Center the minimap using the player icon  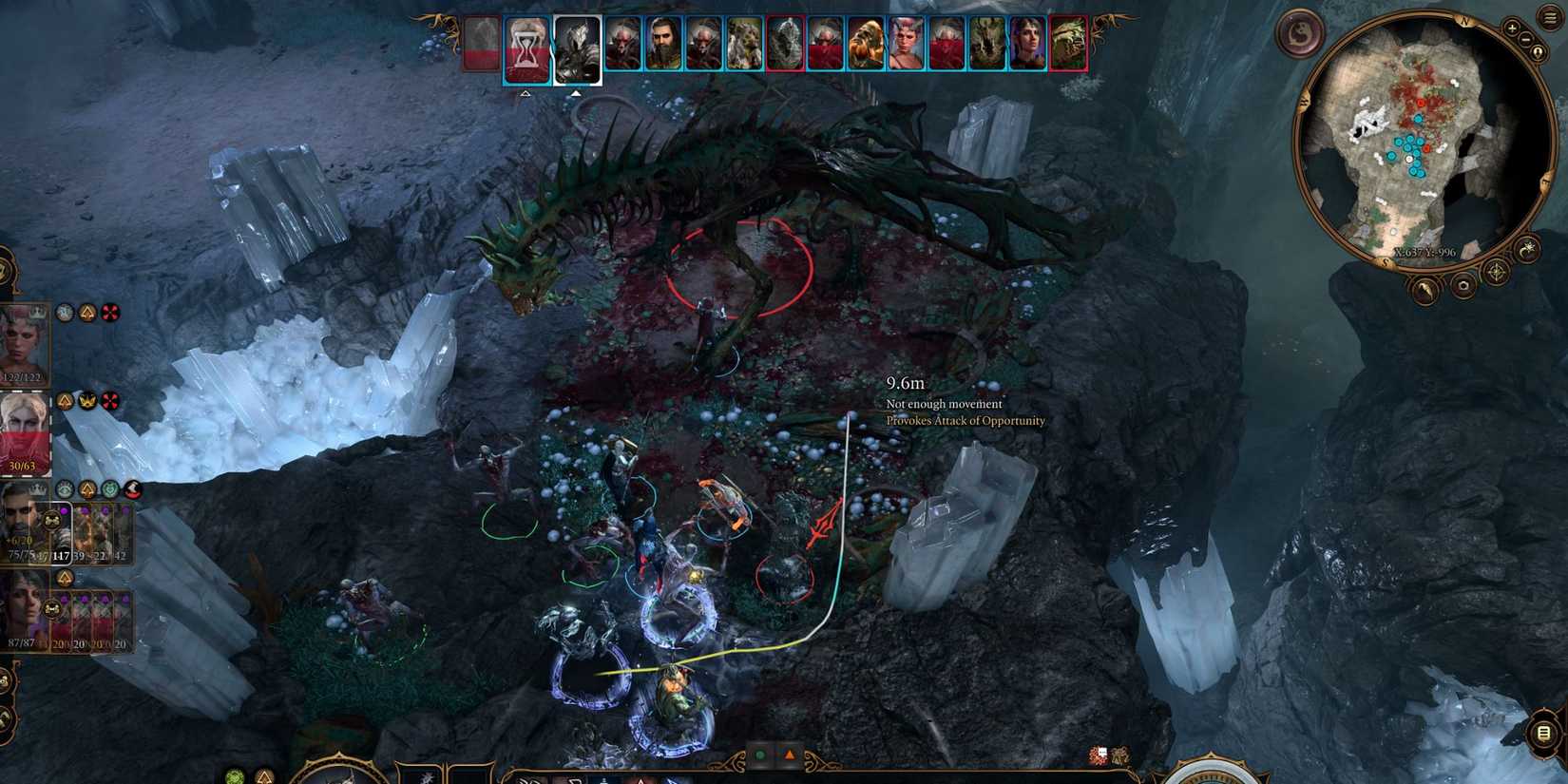(1537, 51)
